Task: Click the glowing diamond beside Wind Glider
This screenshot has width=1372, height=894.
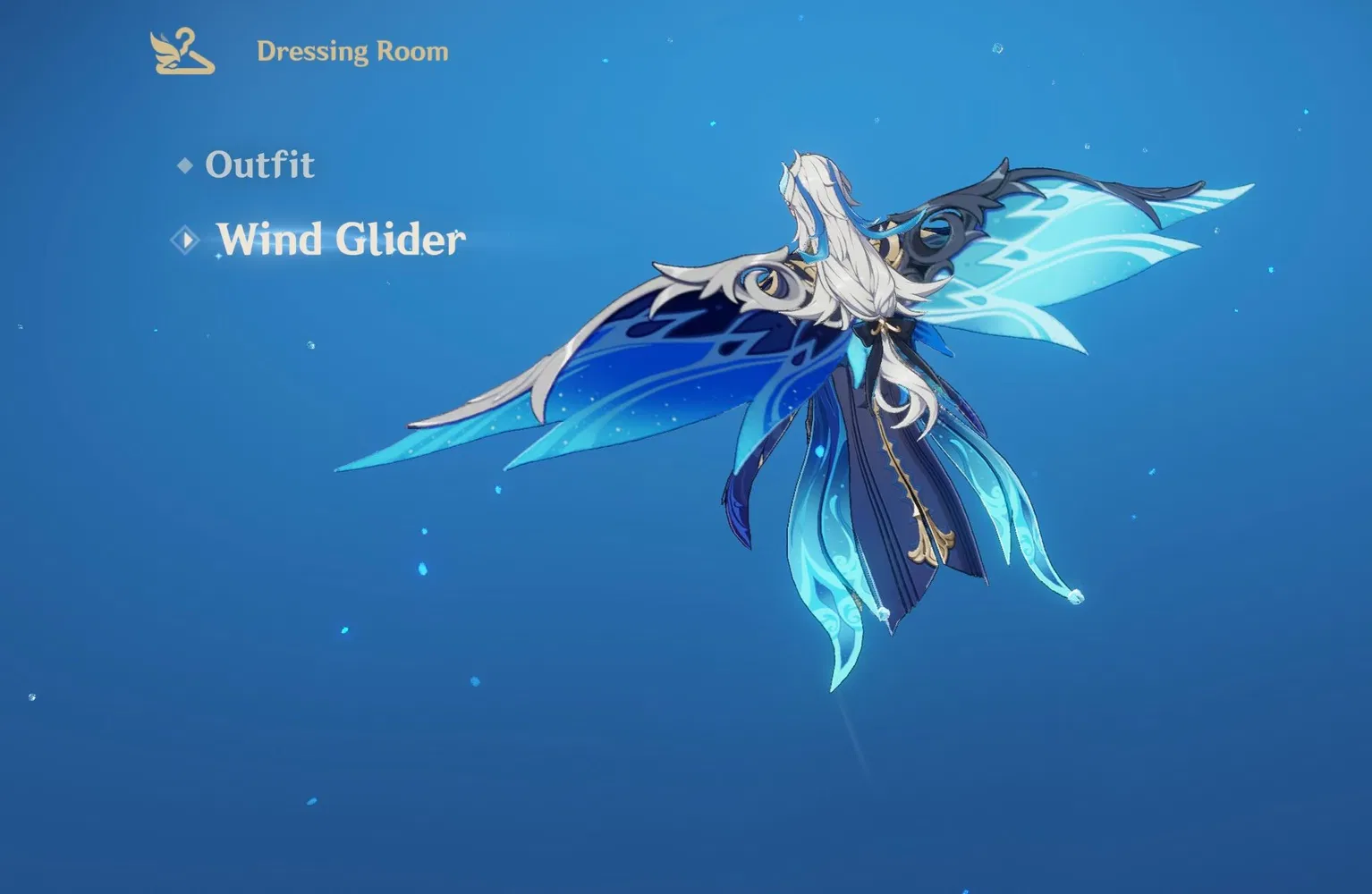Action: (186, 240)
